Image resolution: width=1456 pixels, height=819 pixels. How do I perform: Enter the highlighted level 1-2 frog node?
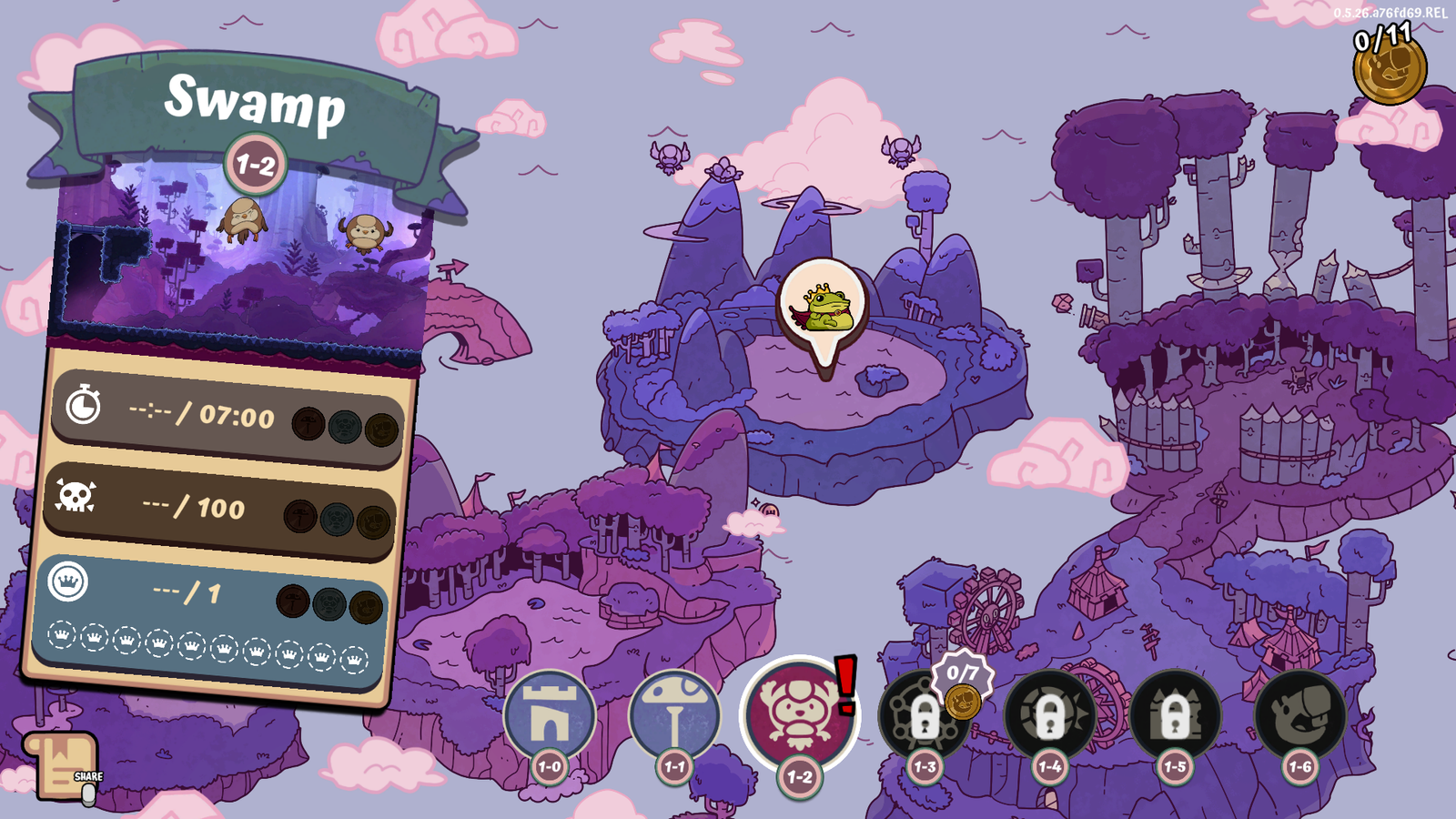798,713
